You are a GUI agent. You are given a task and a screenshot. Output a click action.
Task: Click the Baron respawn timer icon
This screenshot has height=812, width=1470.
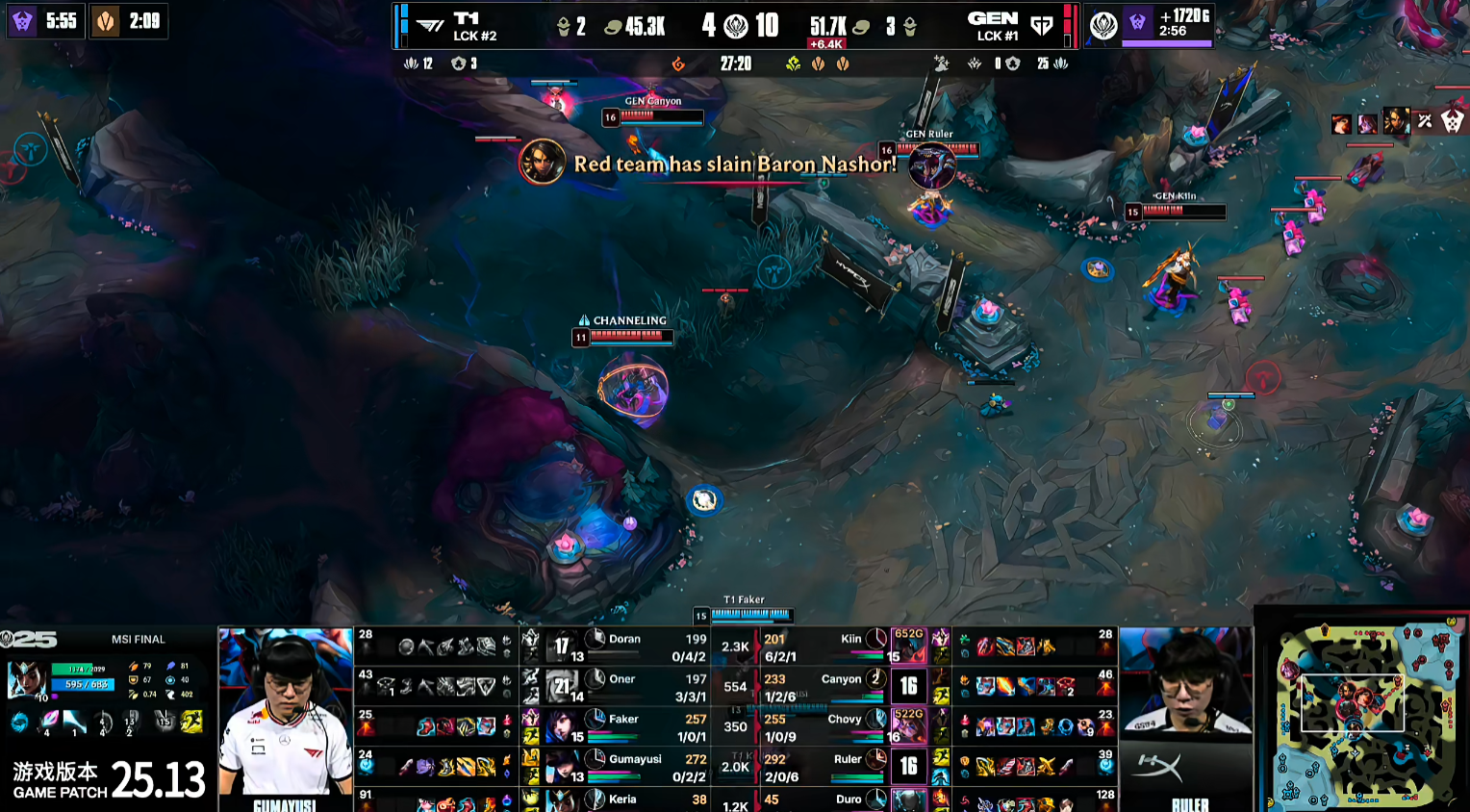(22, 21)
